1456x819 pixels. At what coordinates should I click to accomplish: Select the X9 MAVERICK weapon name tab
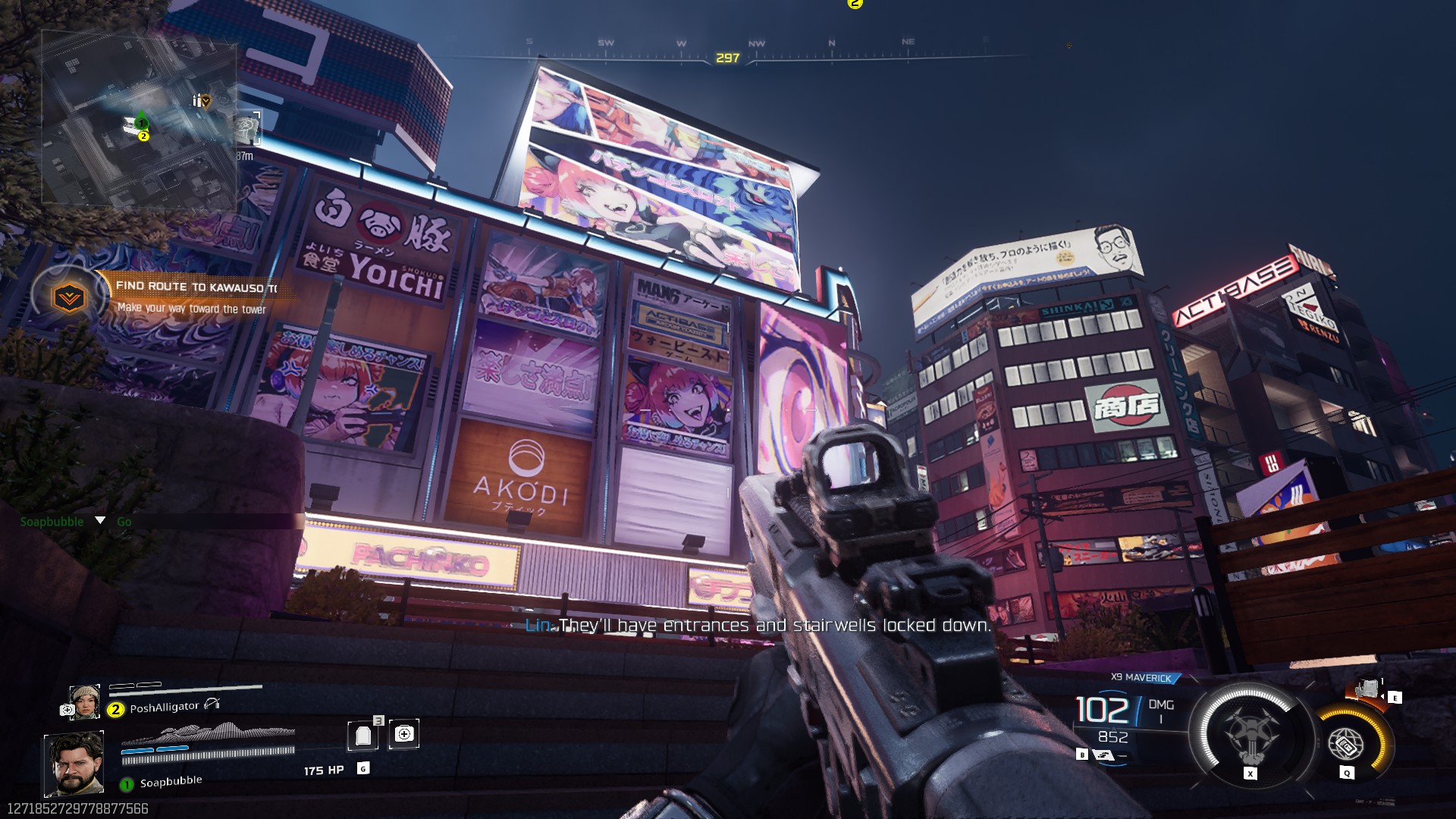pos(1141,677)
